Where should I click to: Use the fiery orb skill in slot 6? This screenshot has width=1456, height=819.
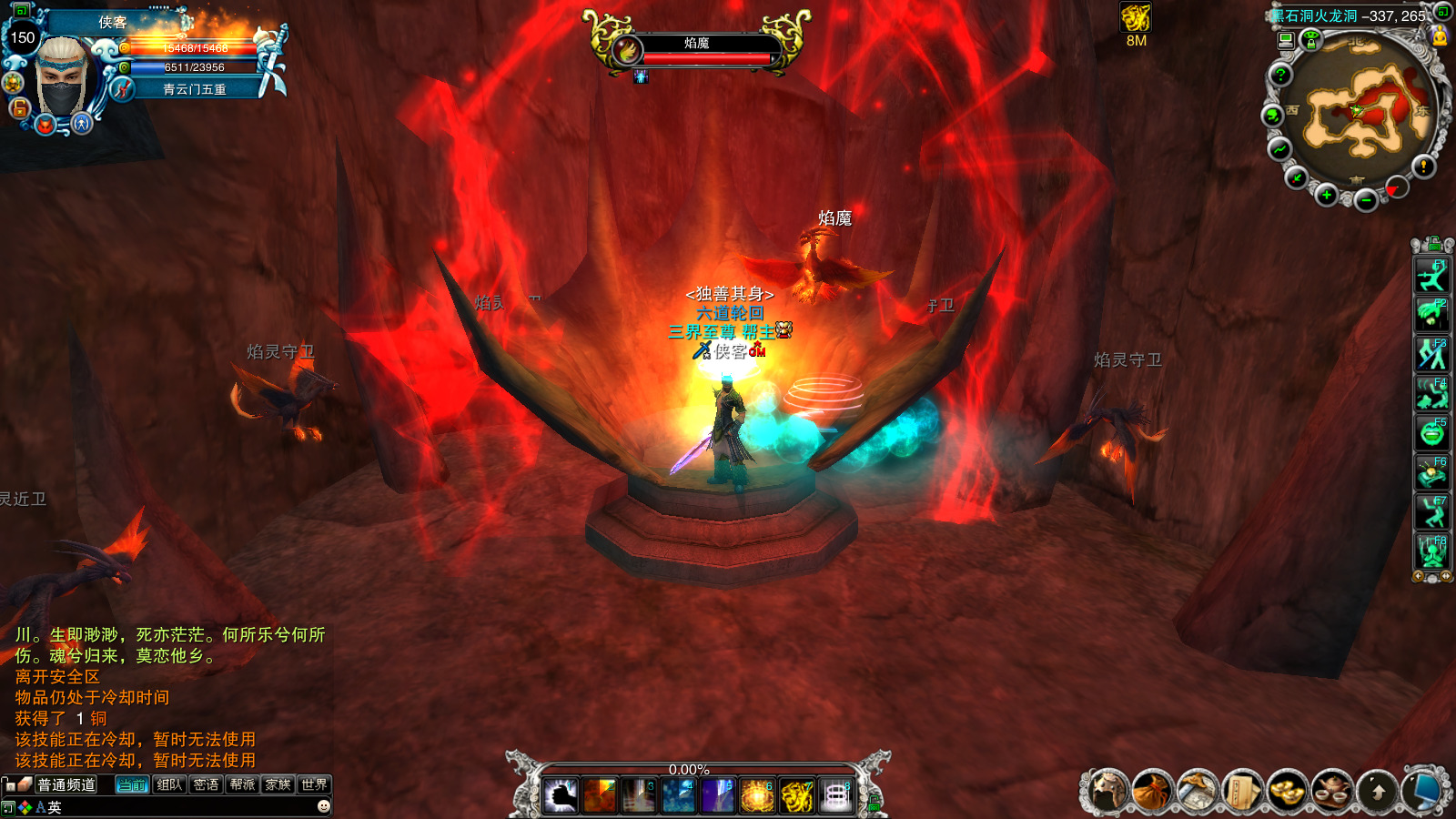point(756,796)
